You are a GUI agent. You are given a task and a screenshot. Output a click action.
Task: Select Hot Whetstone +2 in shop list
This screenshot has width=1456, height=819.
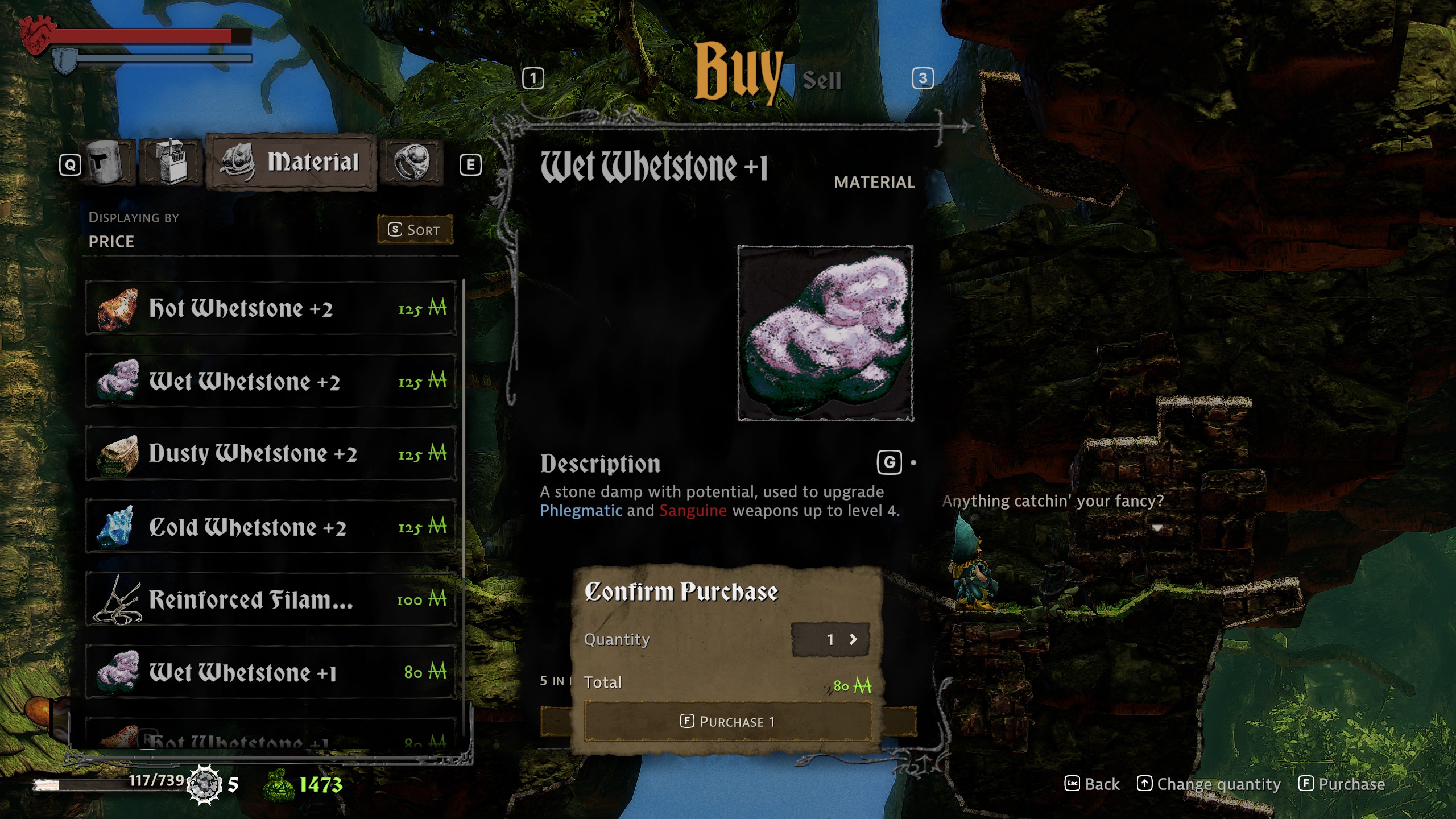pos(271,308)
